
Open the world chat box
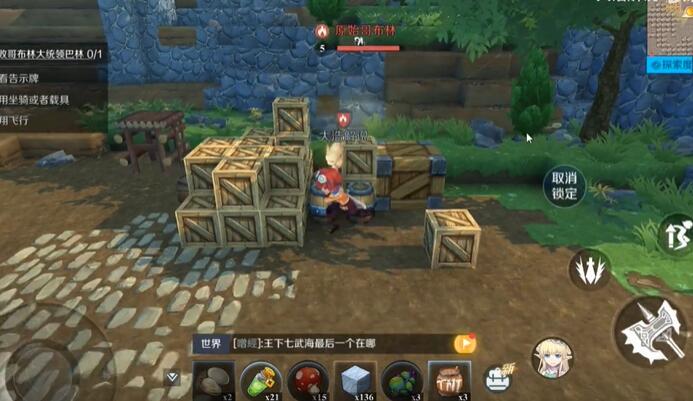coord(330,343)
